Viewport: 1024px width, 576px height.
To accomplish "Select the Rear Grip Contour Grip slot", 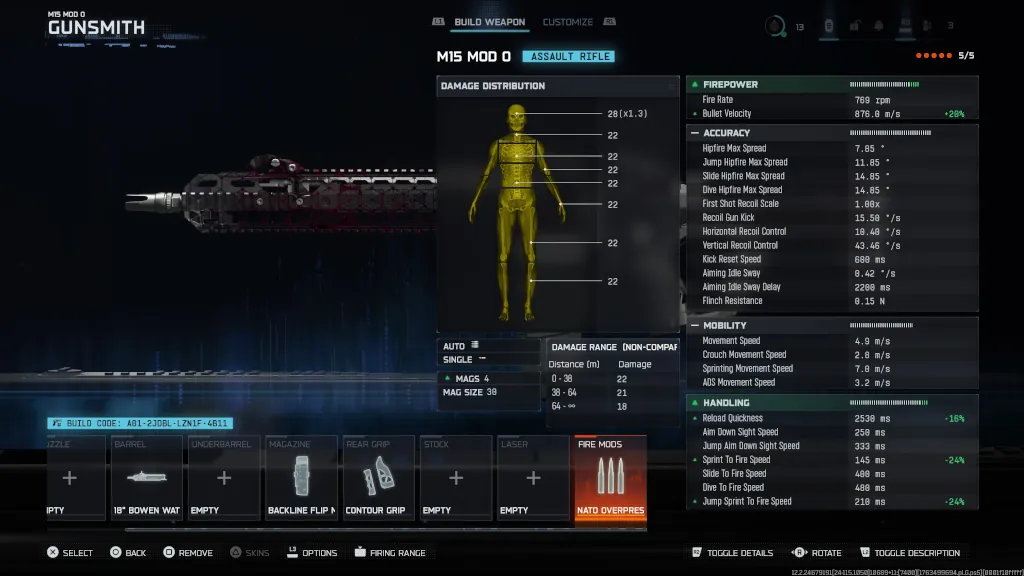I will click(378, 478).
